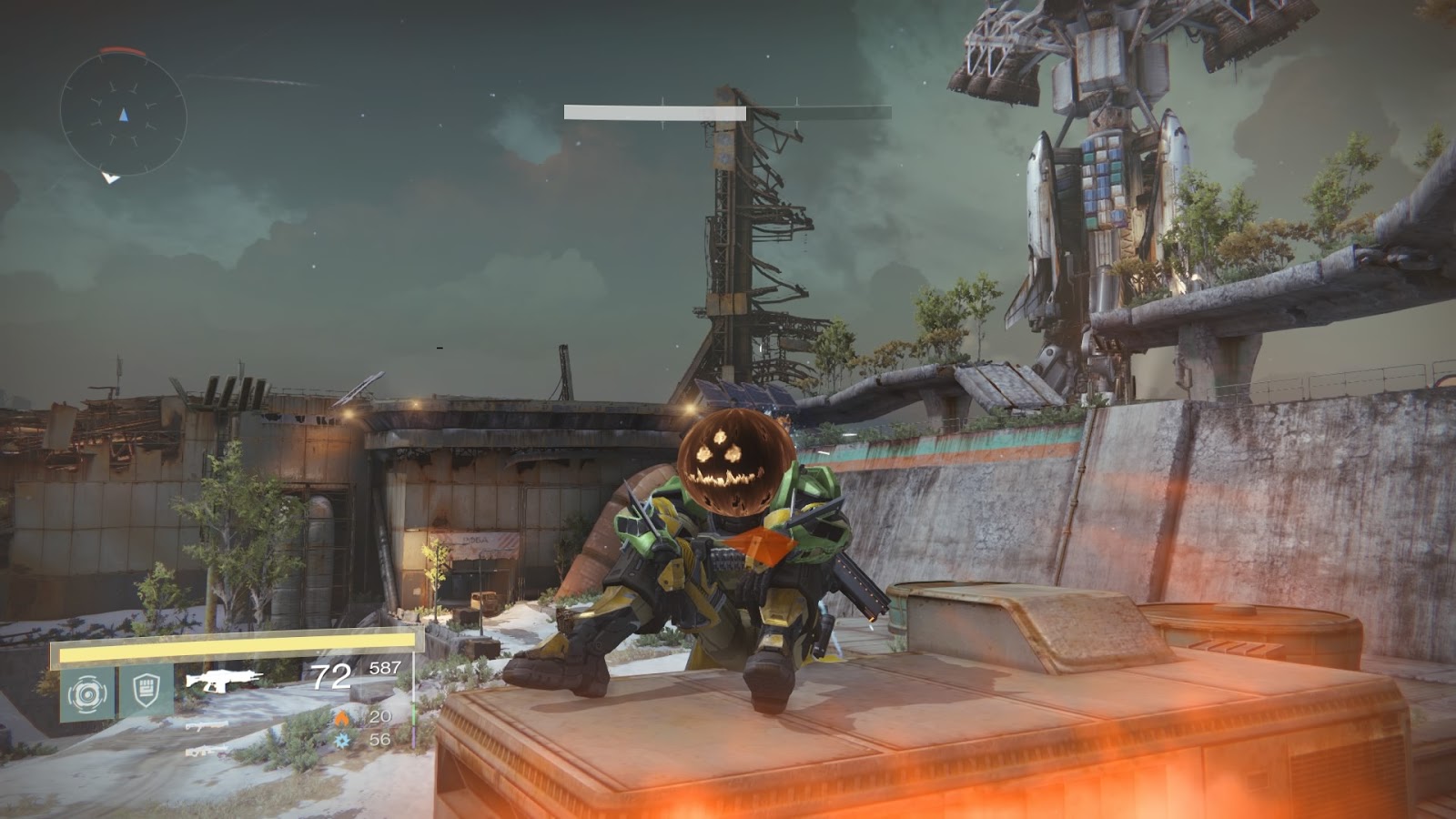
Task: Activate the grenade ability icon
Action: [x=88, y=693]
